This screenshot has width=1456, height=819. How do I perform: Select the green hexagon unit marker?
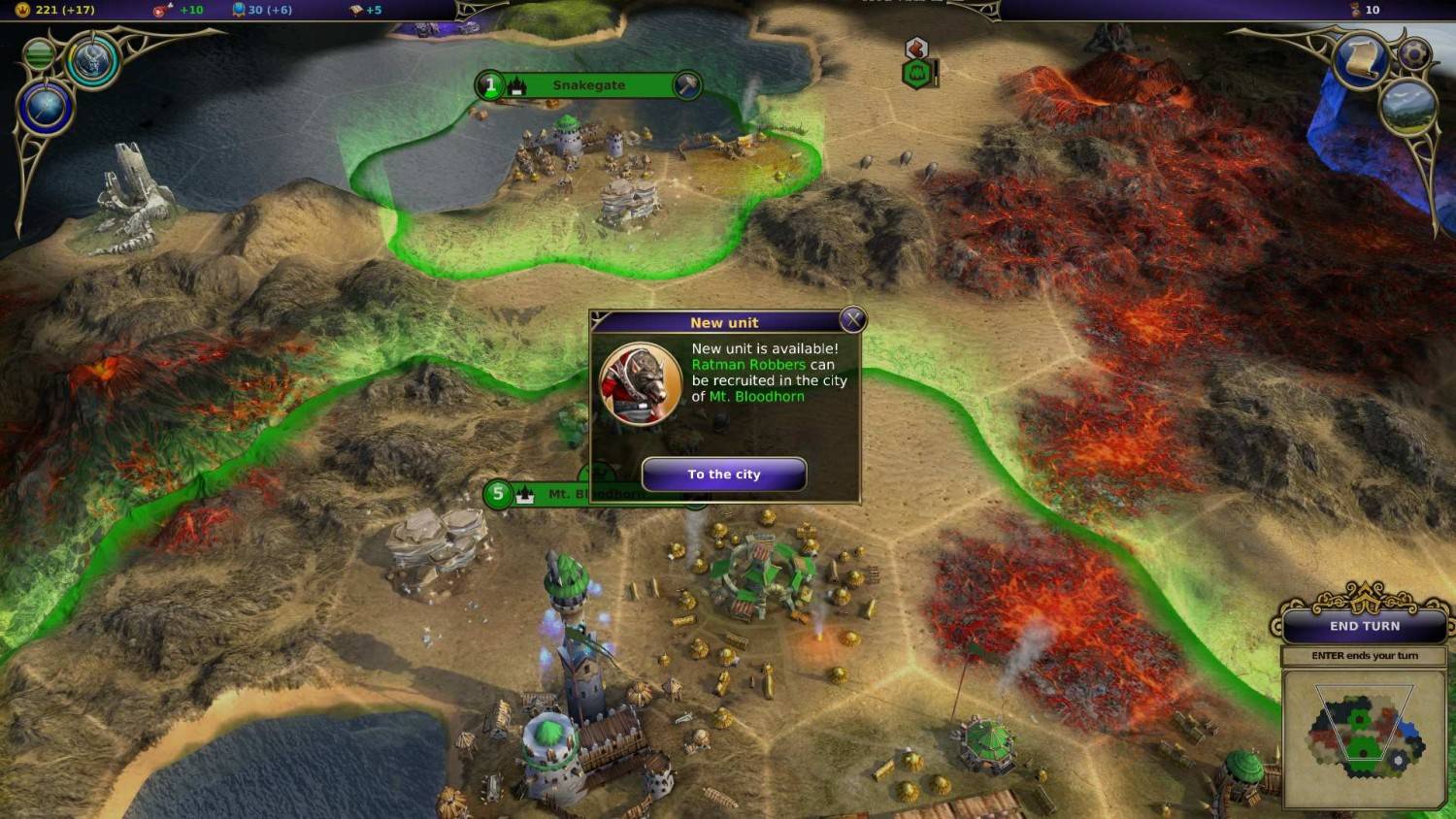click(x=916, y=74)
